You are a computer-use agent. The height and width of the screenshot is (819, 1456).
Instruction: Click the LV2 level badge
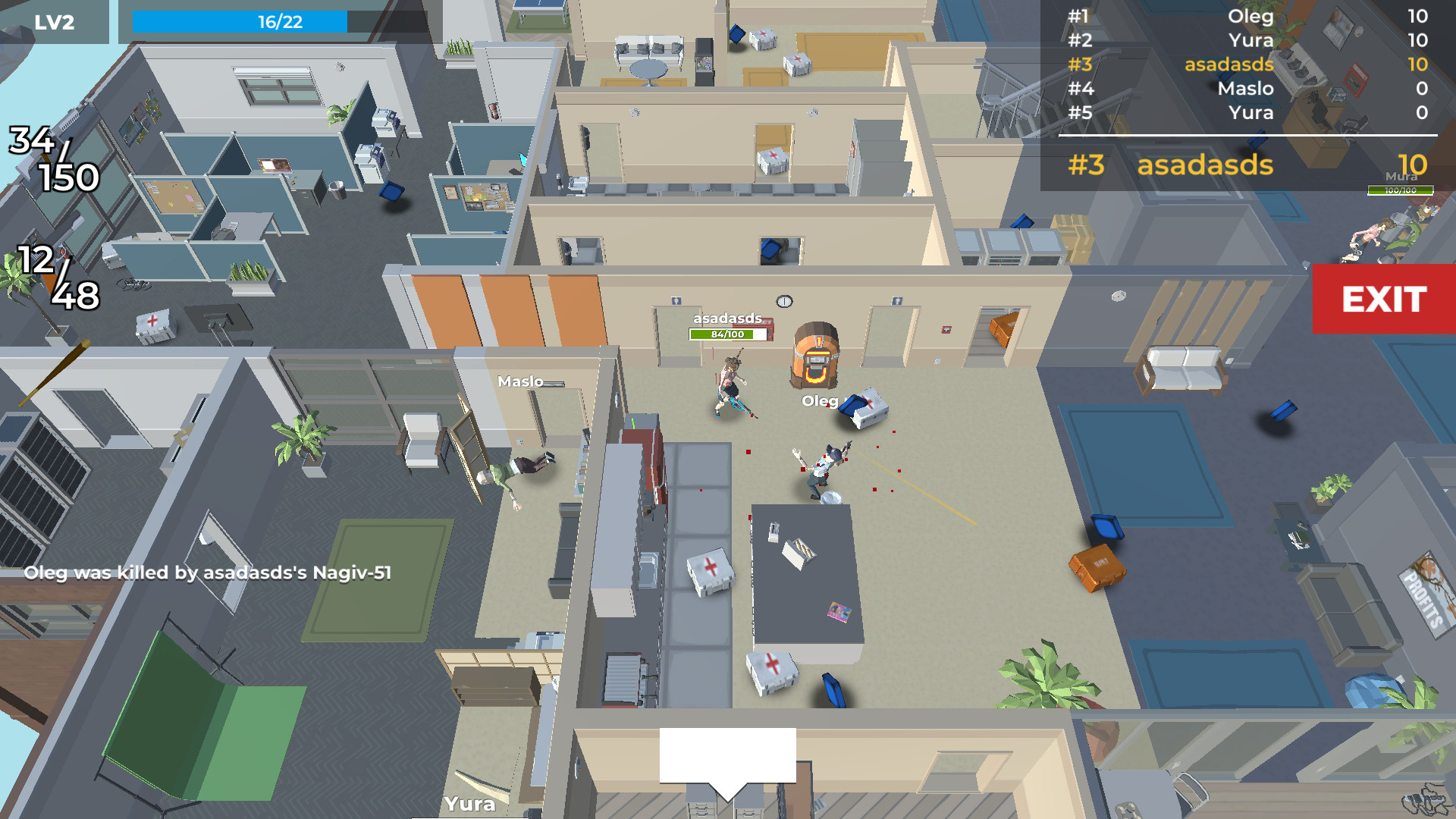click(x=53, y=21)
